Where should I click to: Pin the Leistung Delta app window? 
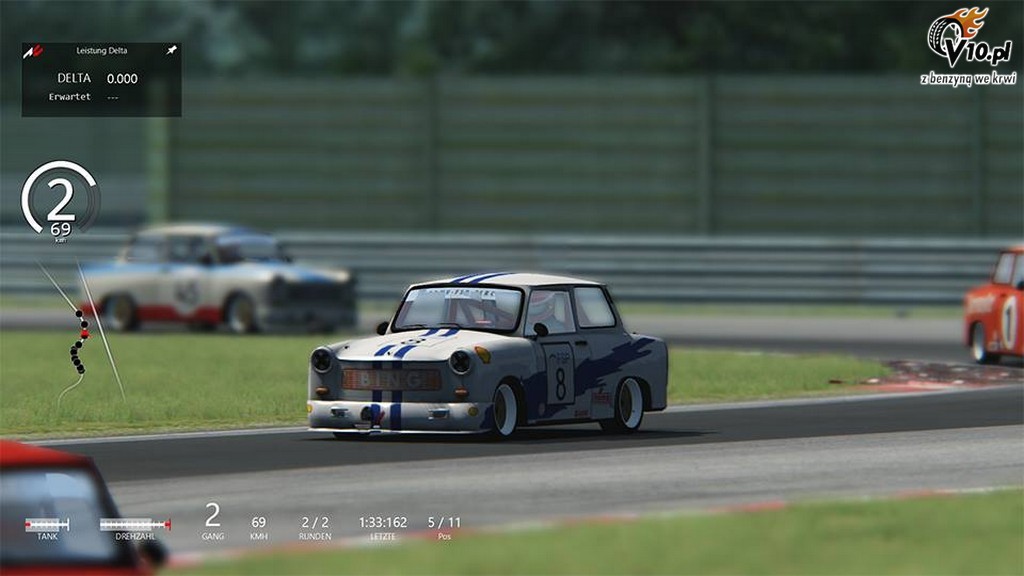[x=171, y=50]
